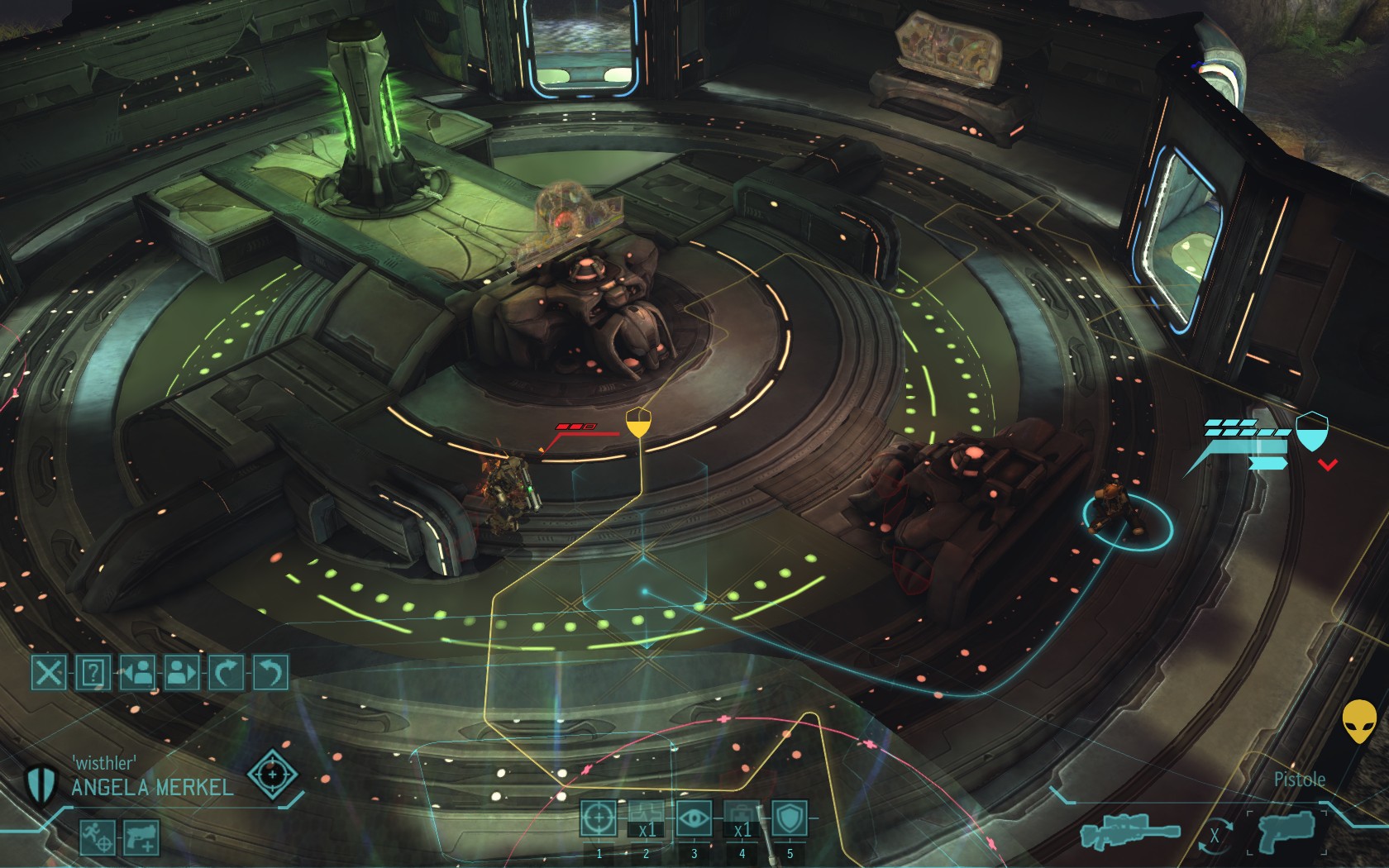Select the previous soldier
This screenshot has width=1389, height=868.
point(137,673)
